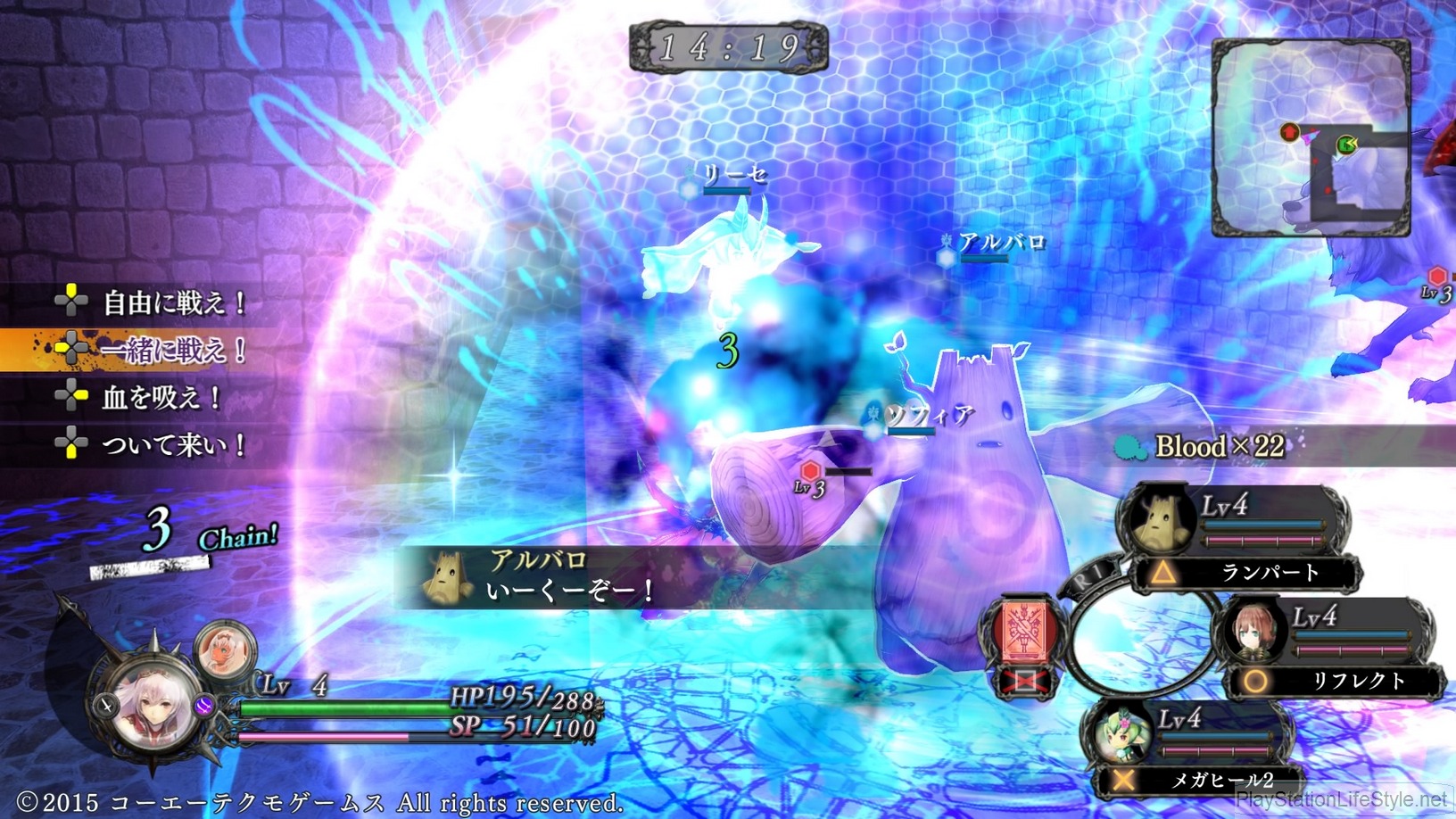Click Arnice's circular portrait at bottom left
The image size is (1456, 819).
tap(149, 705)
